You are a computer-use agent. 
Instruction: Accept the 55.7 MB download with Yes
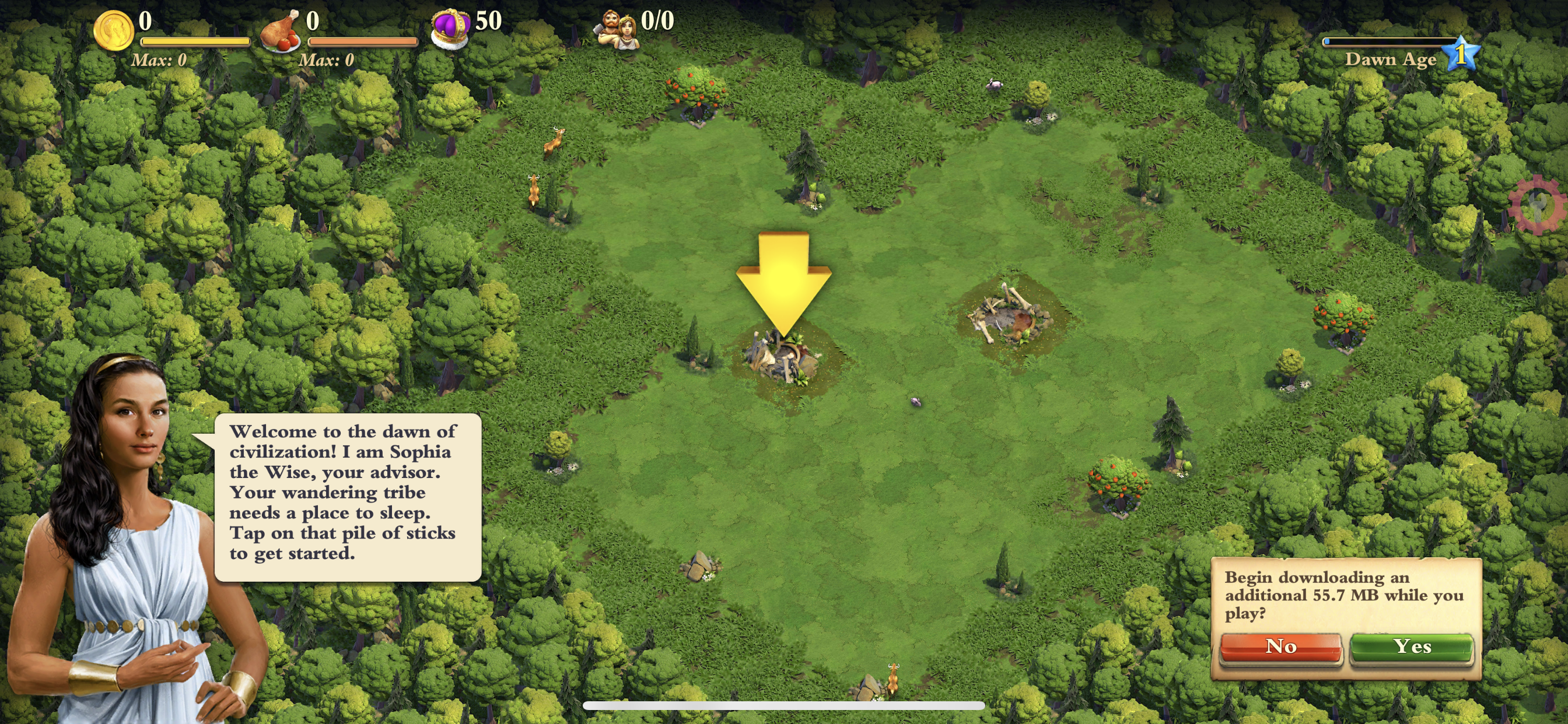1412,646
